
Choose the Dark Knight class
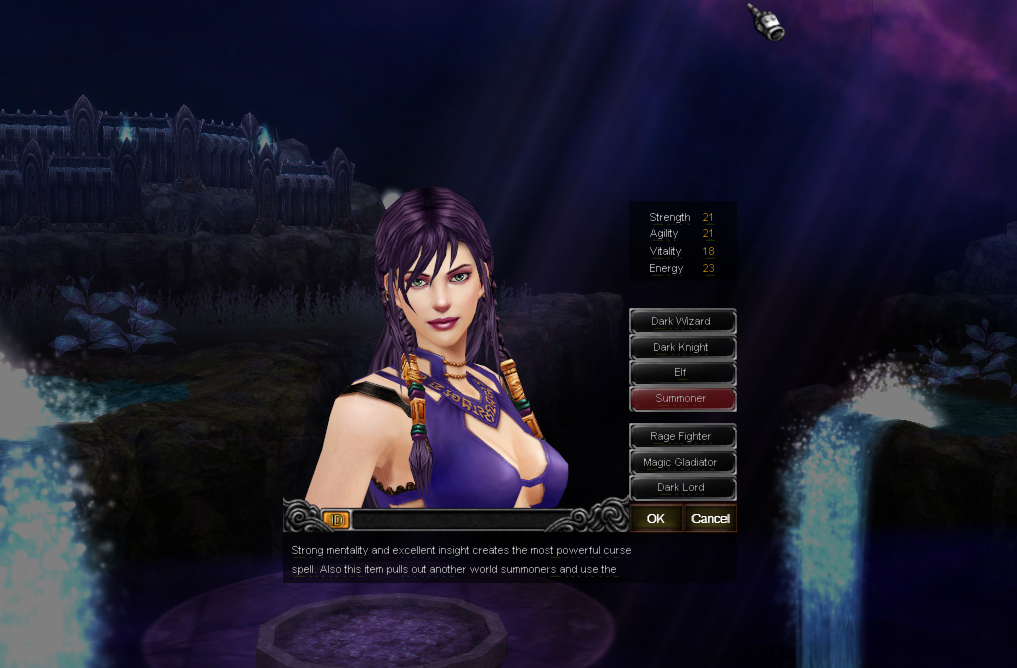point(682,347)
